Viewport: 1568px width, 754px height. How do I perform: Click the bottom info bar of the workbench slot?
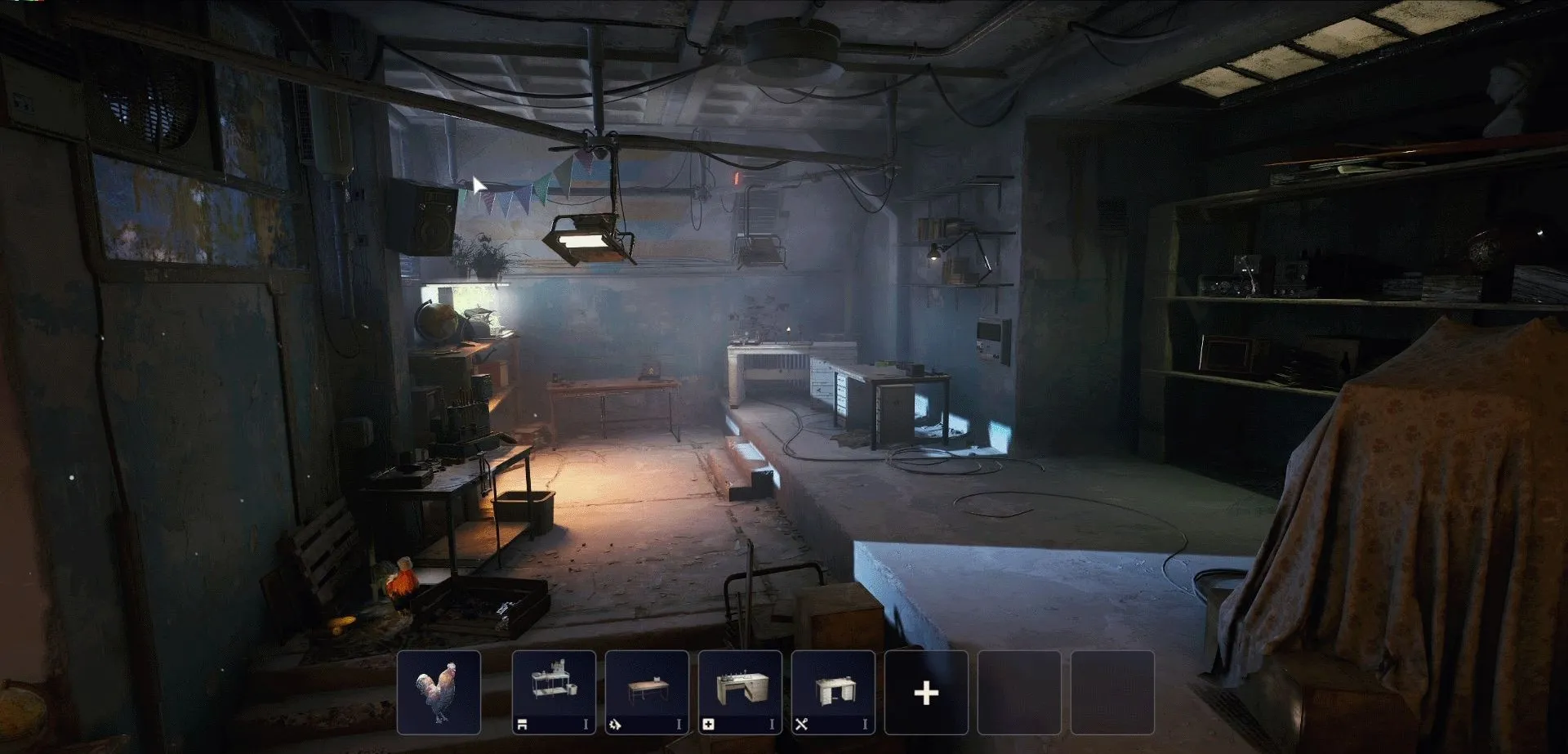pyautogui.click(x=742, y=722)
